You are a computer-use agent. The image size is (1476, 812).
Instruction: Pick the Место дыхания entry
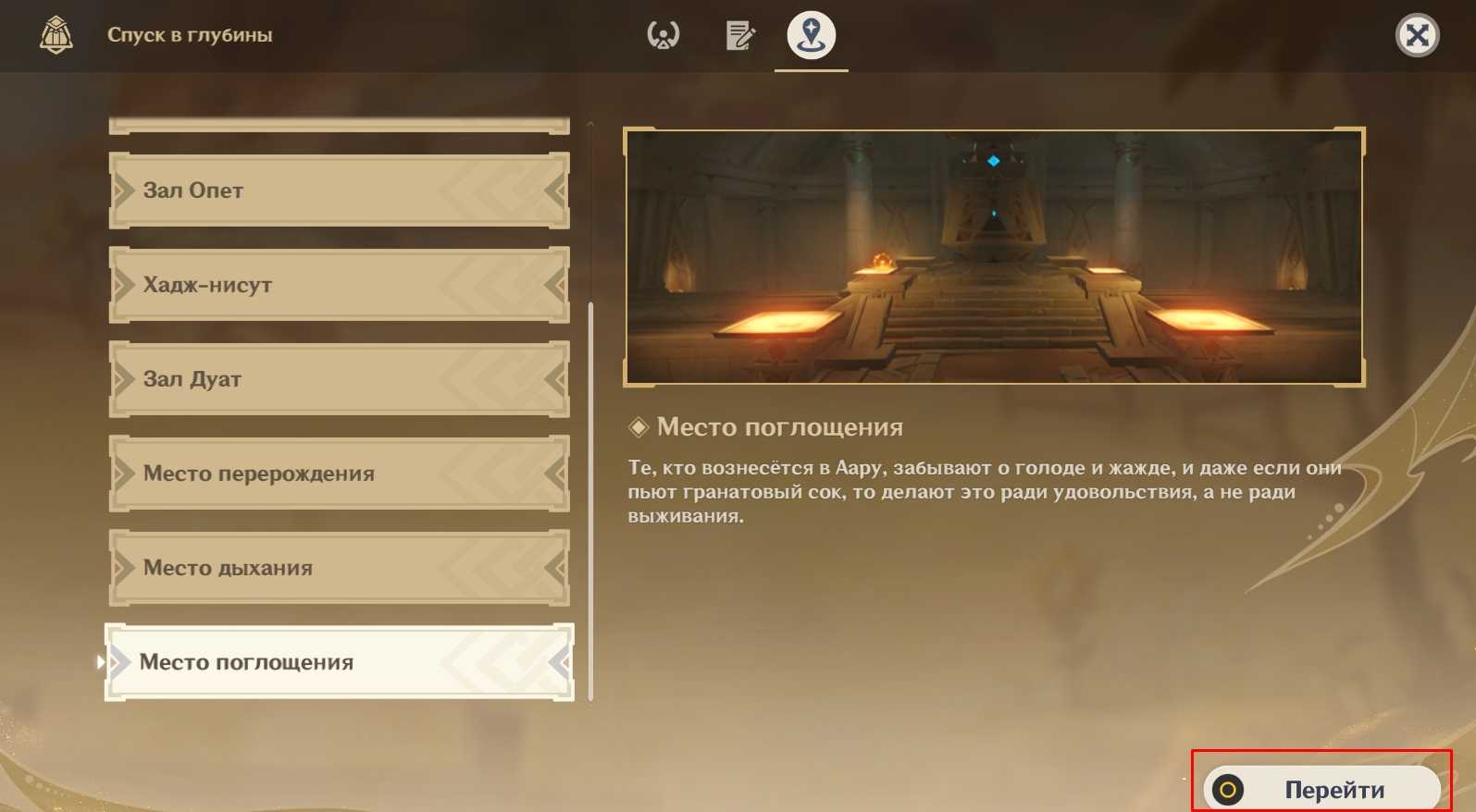pos(339,568)
